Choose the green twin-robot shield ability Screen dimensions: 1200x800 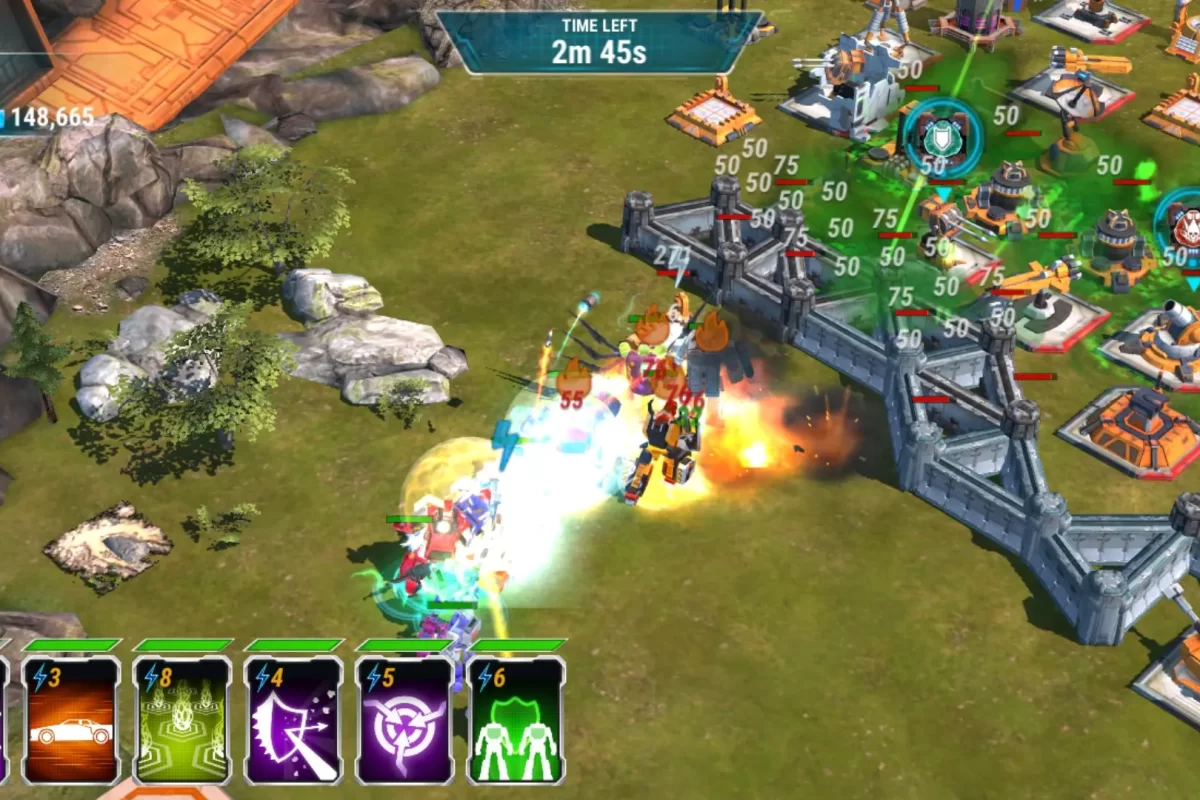pyautogui.click(x=515, y=720)
